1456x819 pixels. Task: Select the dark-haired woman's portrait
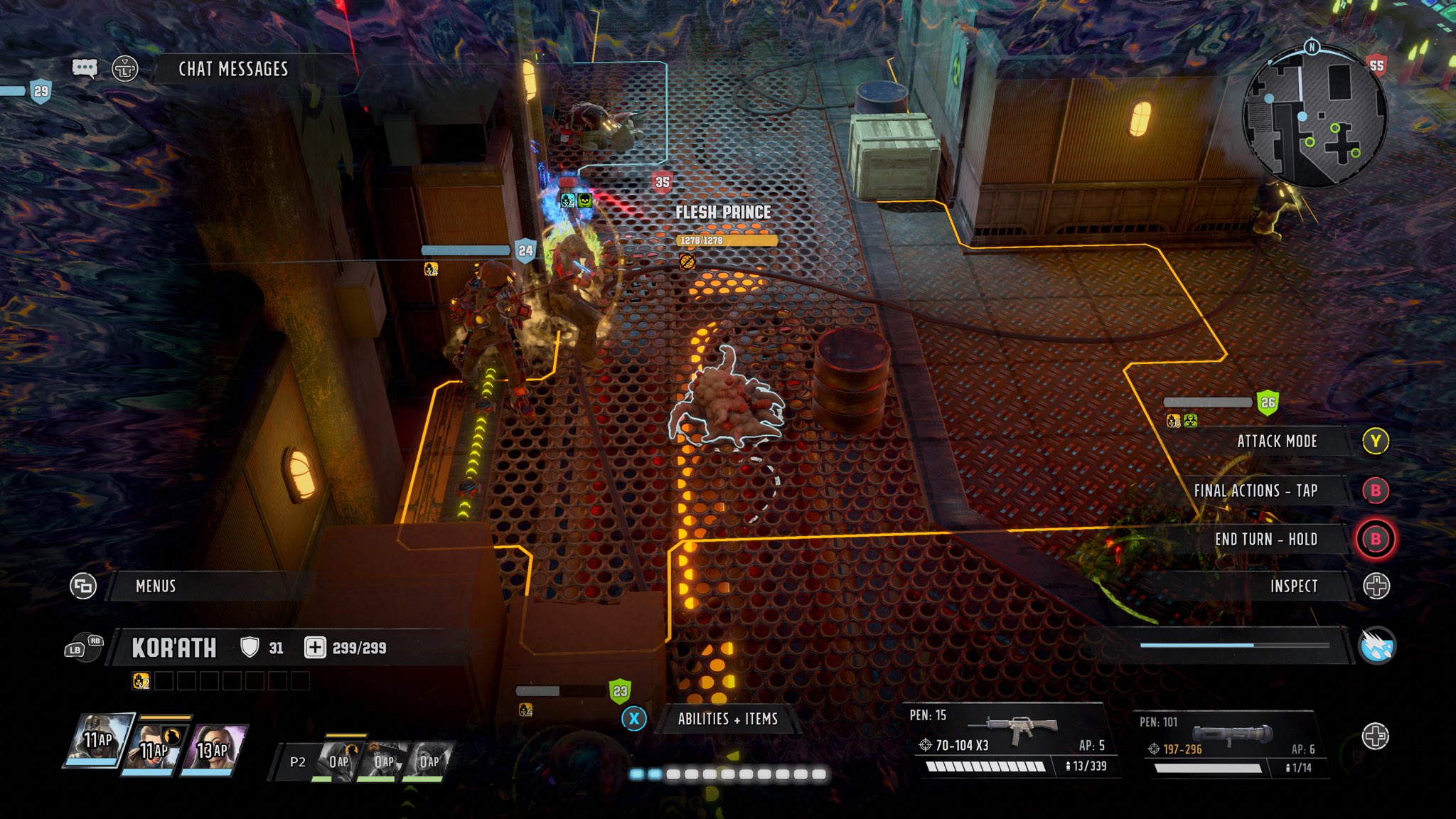point(213,749)
